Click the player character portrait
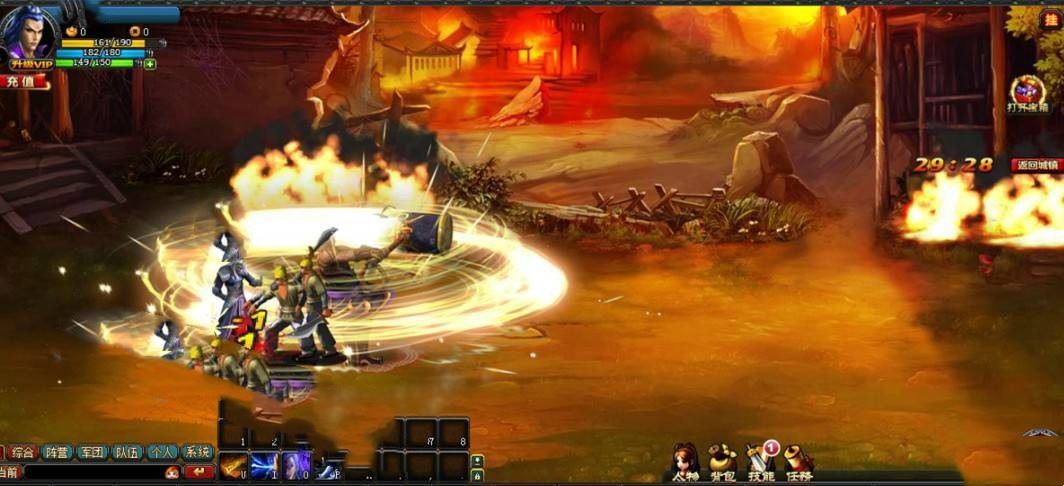Viewport: 1064px width, 486px height. (x=28, y=32)
